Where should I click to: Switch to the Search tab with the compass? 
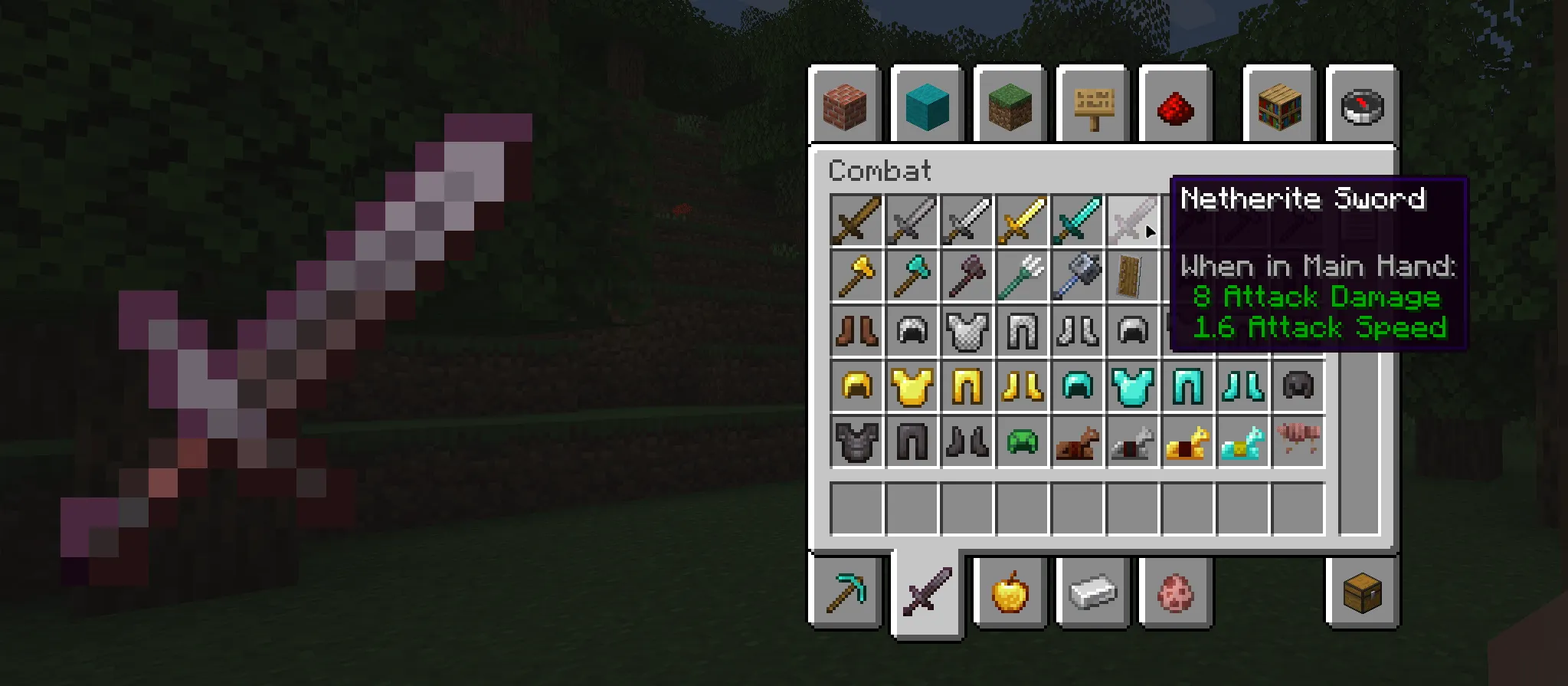tap(1363, 107)
